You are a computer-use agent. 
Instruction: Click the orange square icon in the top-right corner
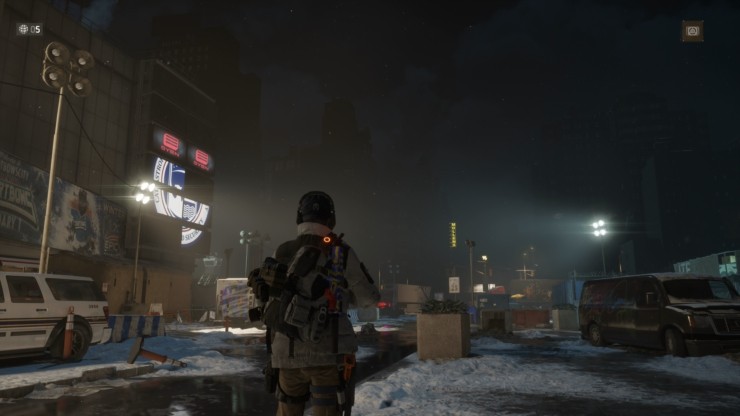692,31
